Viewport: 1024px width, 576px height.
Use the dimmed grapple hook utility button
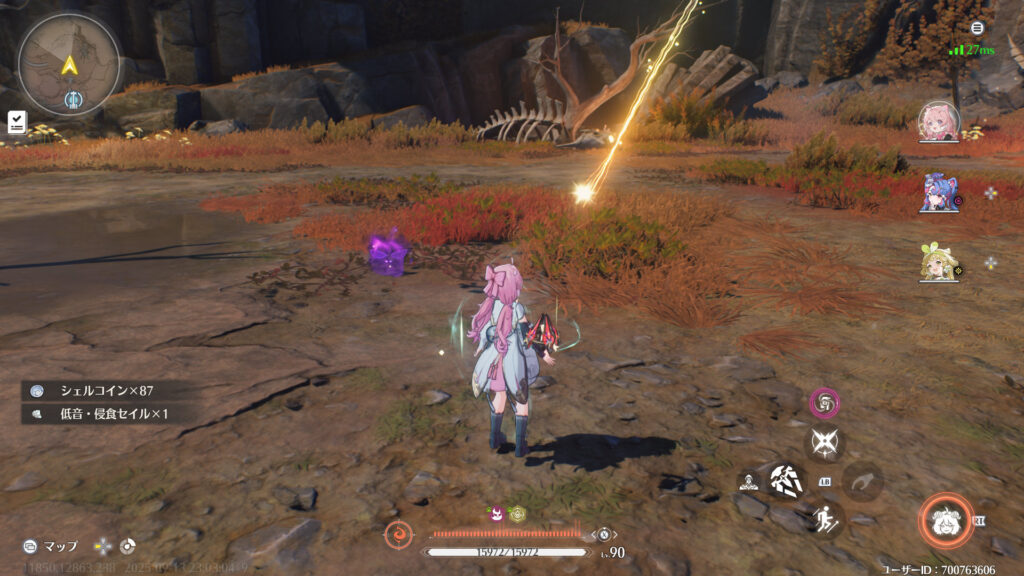coord(862,481)
